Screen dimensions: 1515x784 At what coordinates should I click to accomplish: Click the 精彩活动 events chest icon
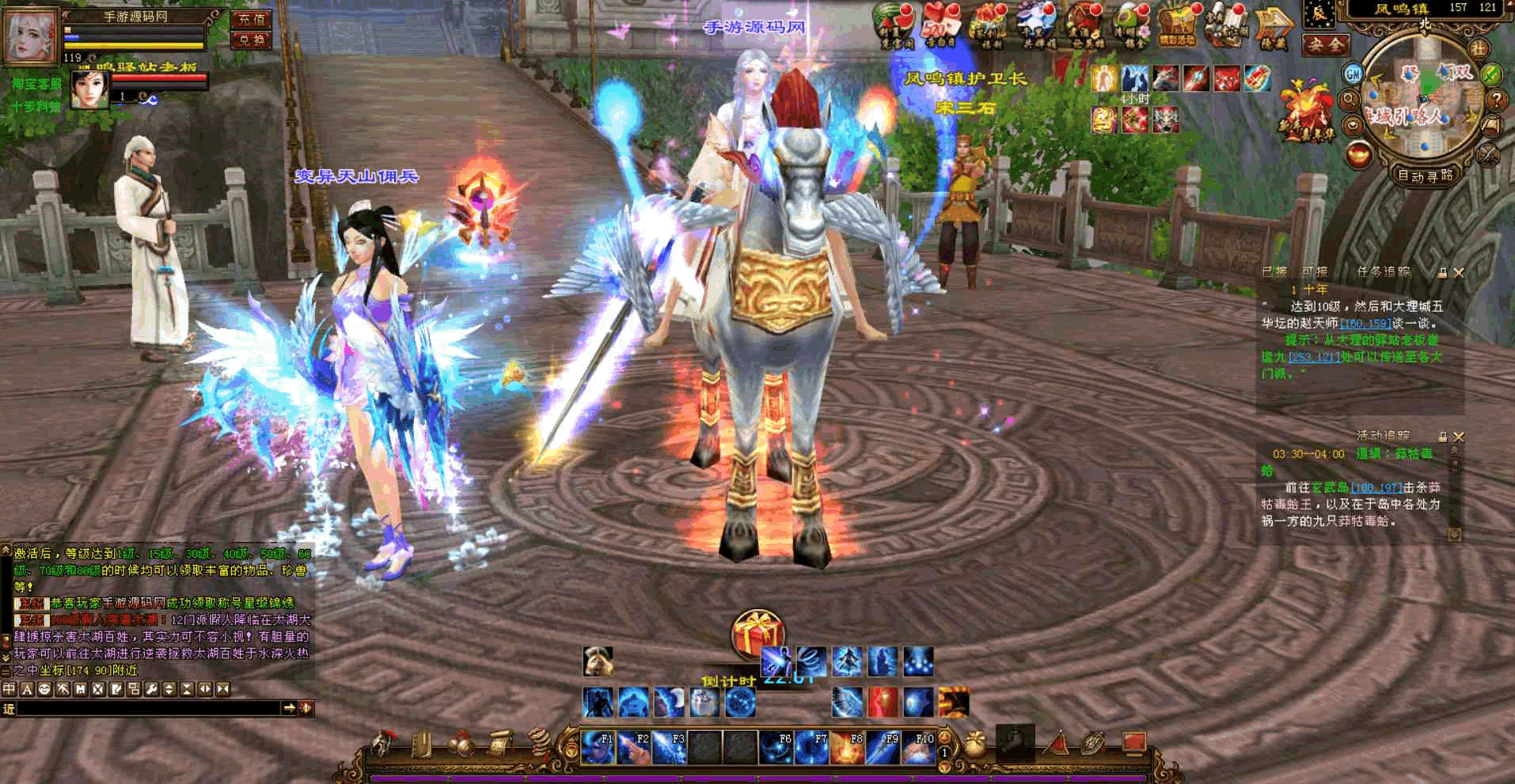pyautogui.click(x=1177, y=25)
